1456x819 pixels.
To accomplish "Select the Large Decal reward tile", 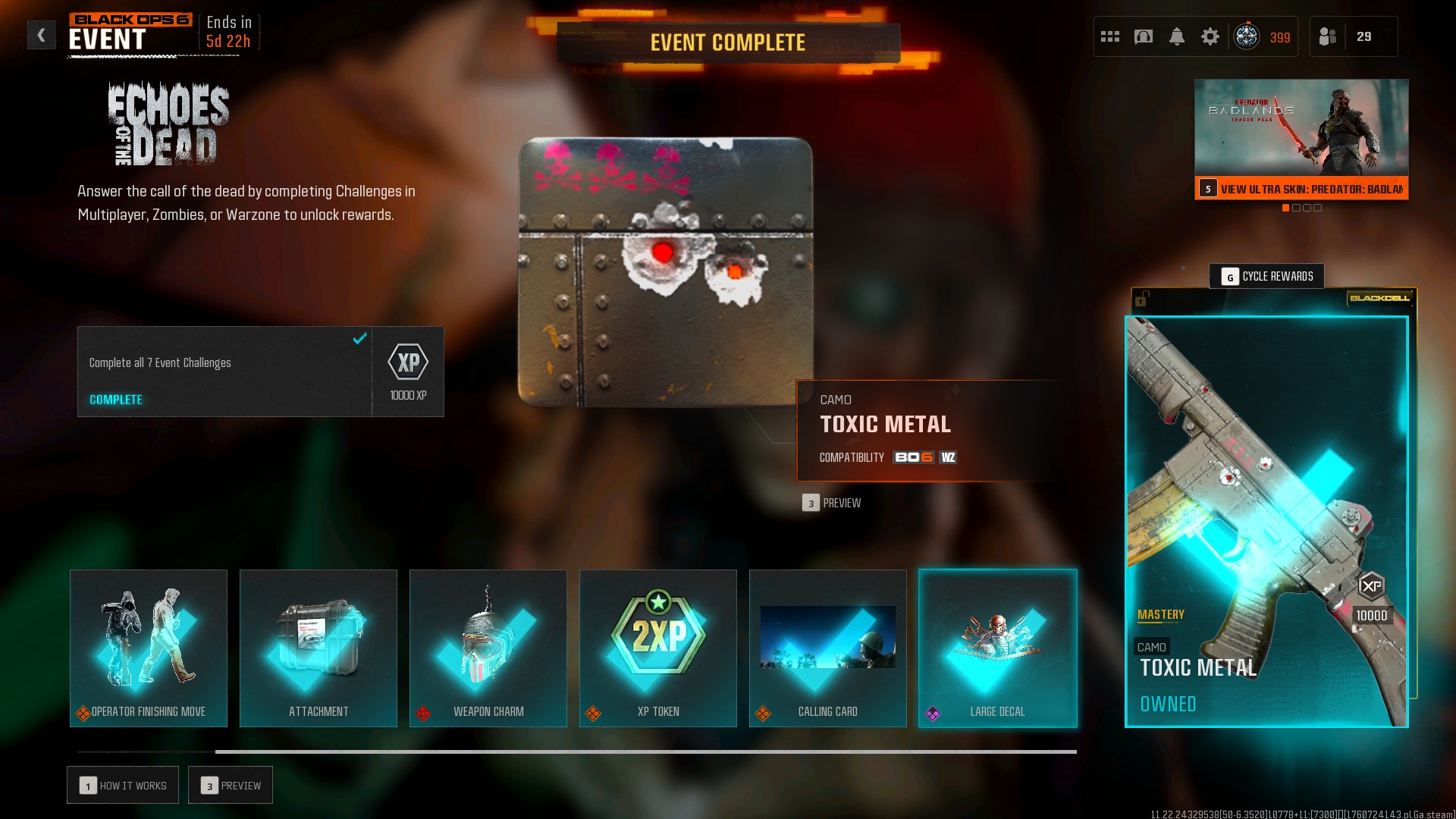I will coord(998,648).
